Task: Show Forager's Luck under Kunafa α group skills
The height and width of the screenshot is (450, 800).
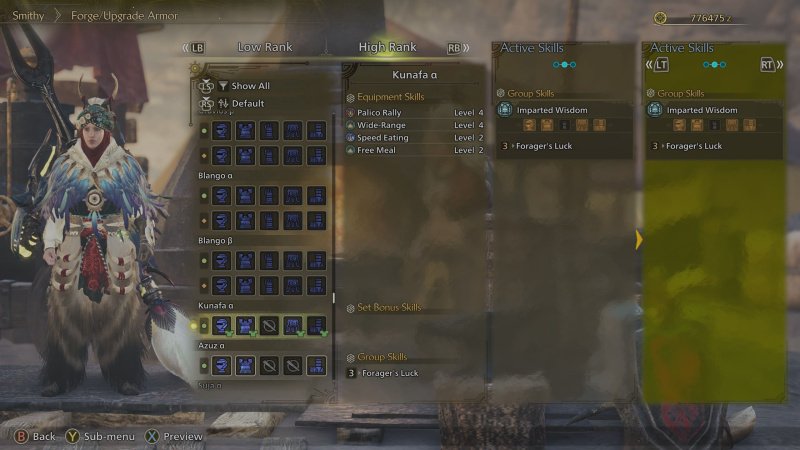Action: [x=390, y=373]
